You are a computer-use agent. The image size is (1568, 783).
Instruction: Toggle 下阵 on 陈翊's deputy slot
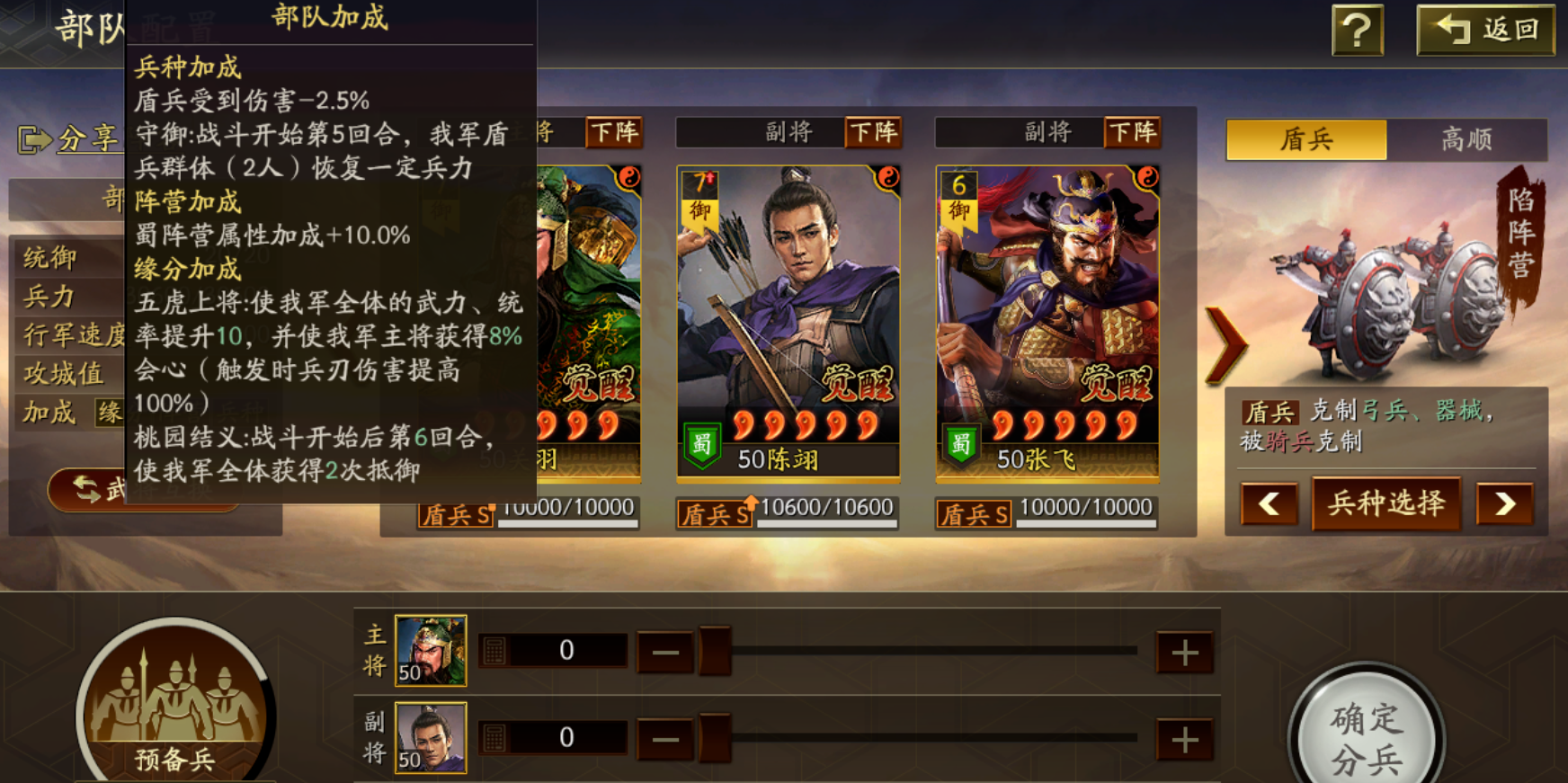point(873,133)
